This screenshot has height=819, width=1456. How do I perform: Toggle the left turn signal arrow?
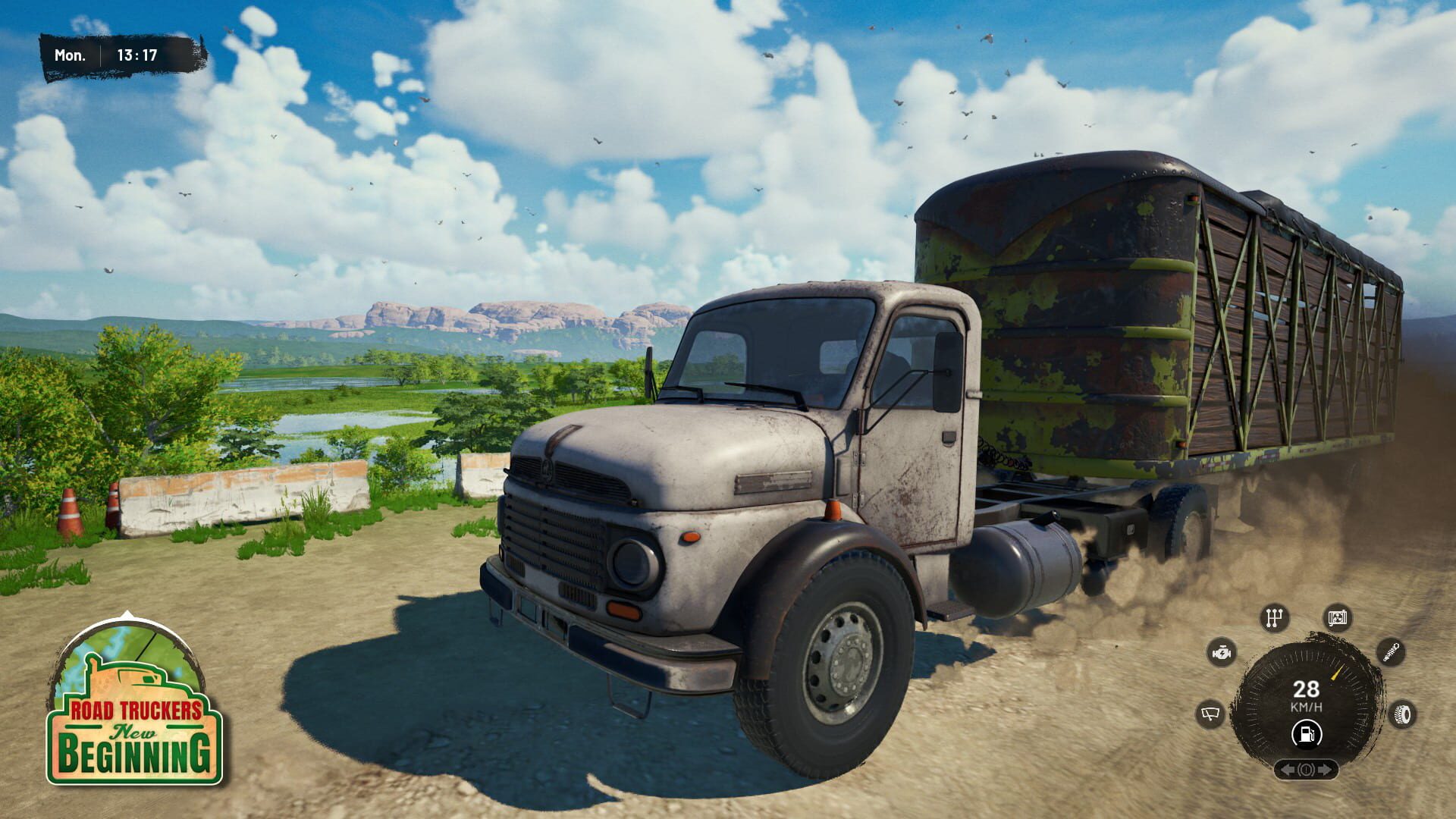point(1288,769)
